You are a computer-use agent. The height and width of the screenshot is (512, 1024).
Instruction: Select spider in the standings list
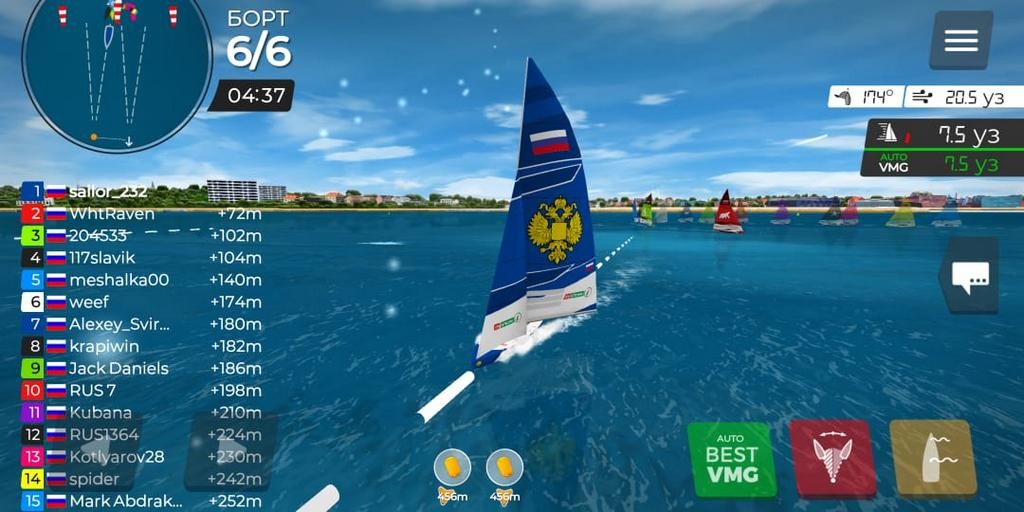tap(94, 479)
